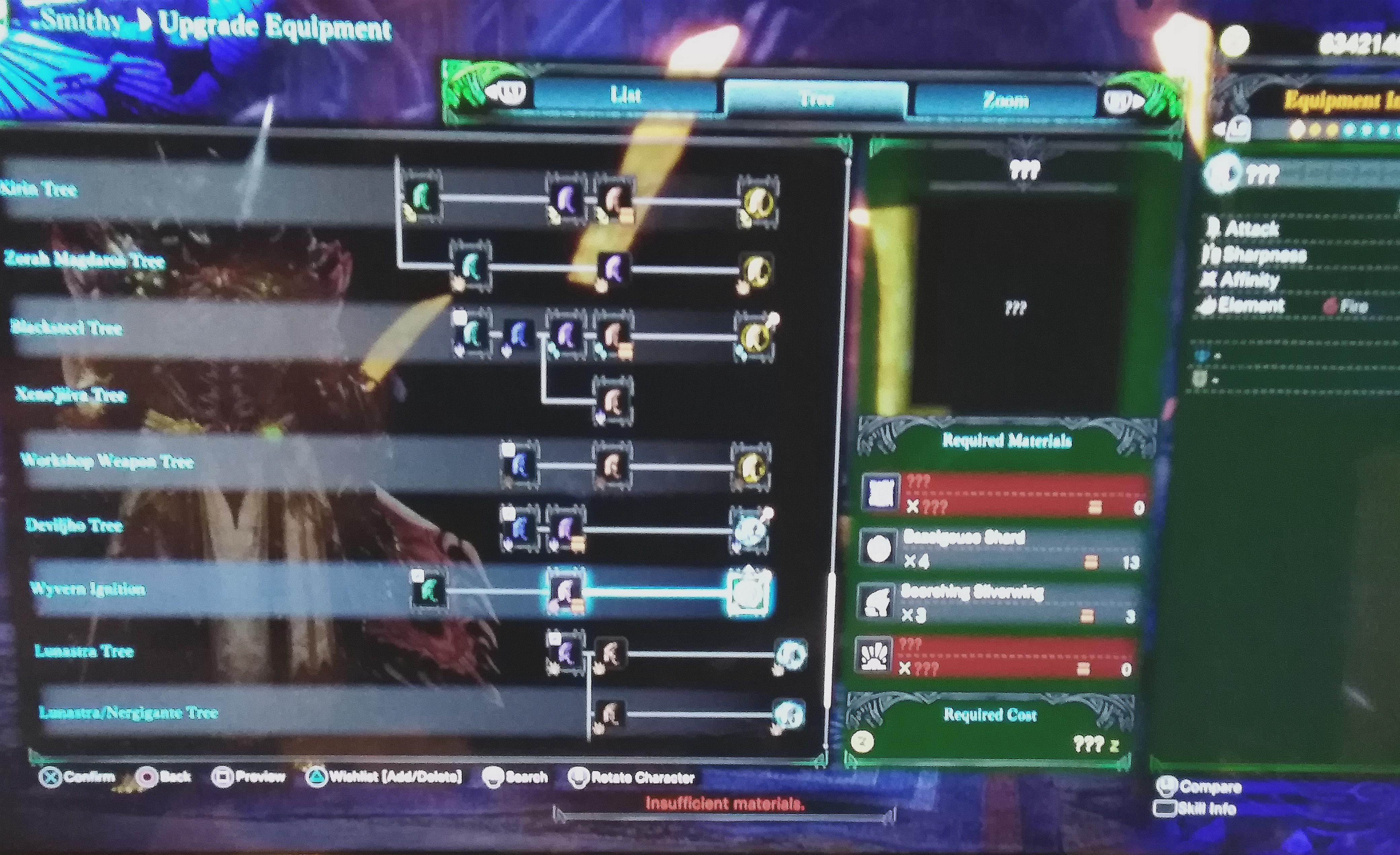Switch to the Zoom tab
The width and height of the screenshot is (1400, 855).
coord(1005,97)
